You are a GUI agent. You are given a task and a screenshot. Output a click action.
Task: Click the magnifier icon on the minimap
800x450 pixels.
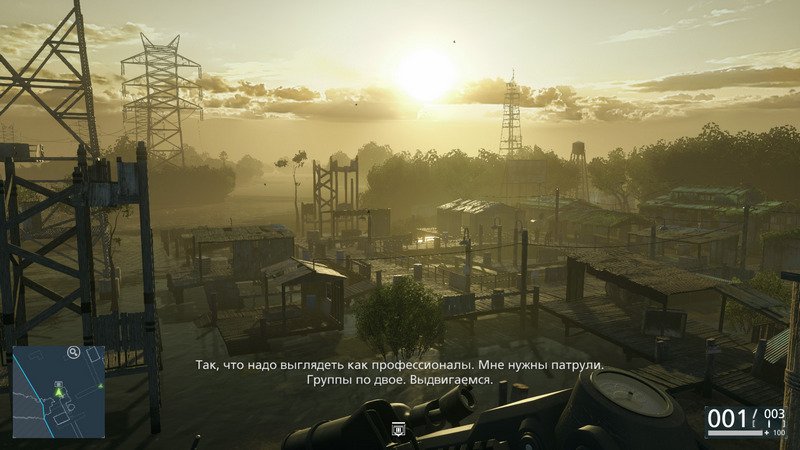click(73, 352)
